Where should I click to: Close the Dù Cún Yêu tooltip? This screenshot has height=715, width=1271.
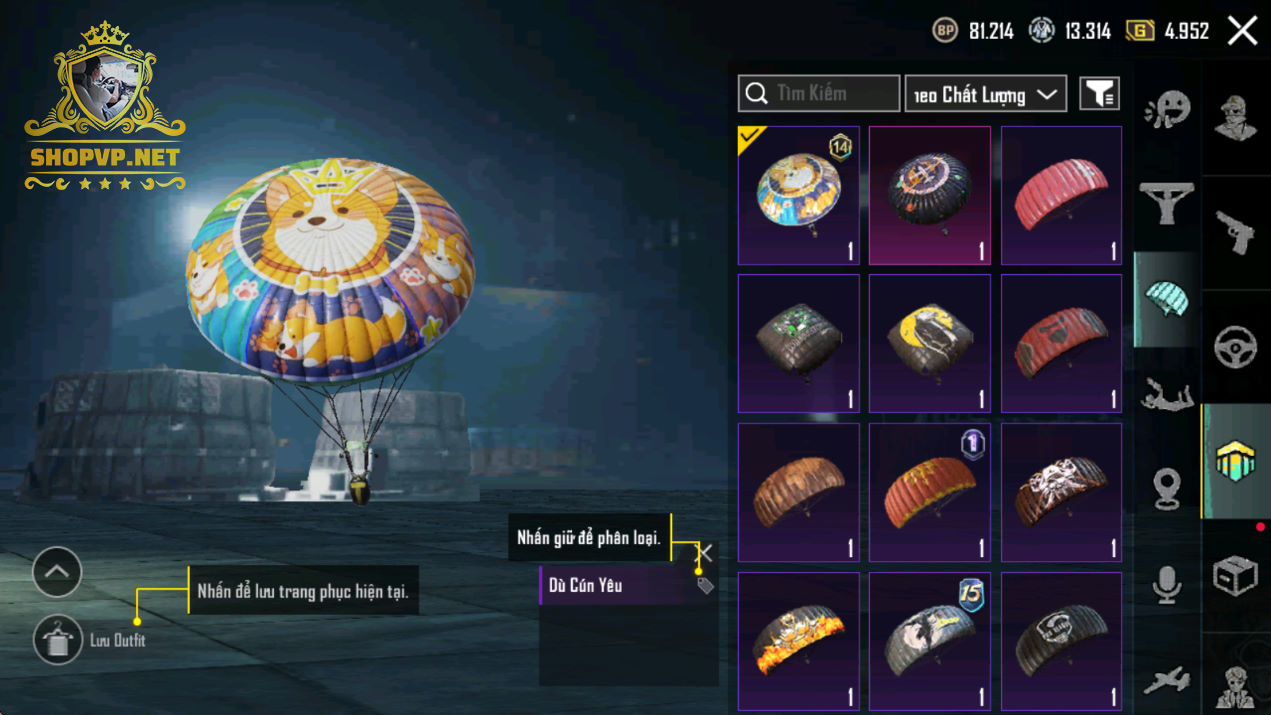coord(705,552)
